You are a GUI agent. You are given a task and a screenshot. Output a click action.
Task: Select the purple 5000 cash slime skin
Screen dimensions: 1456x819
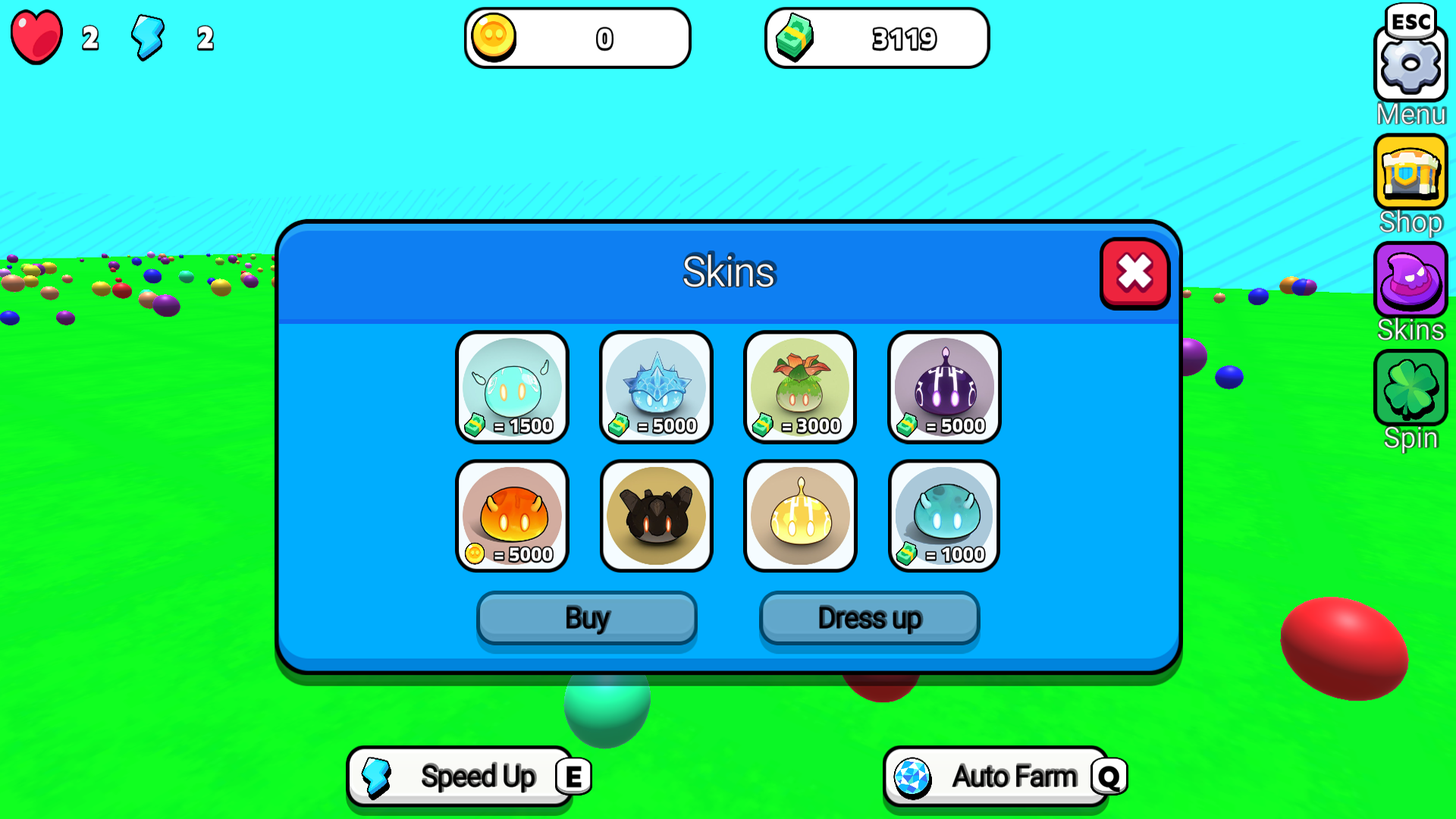coord(943,387)
